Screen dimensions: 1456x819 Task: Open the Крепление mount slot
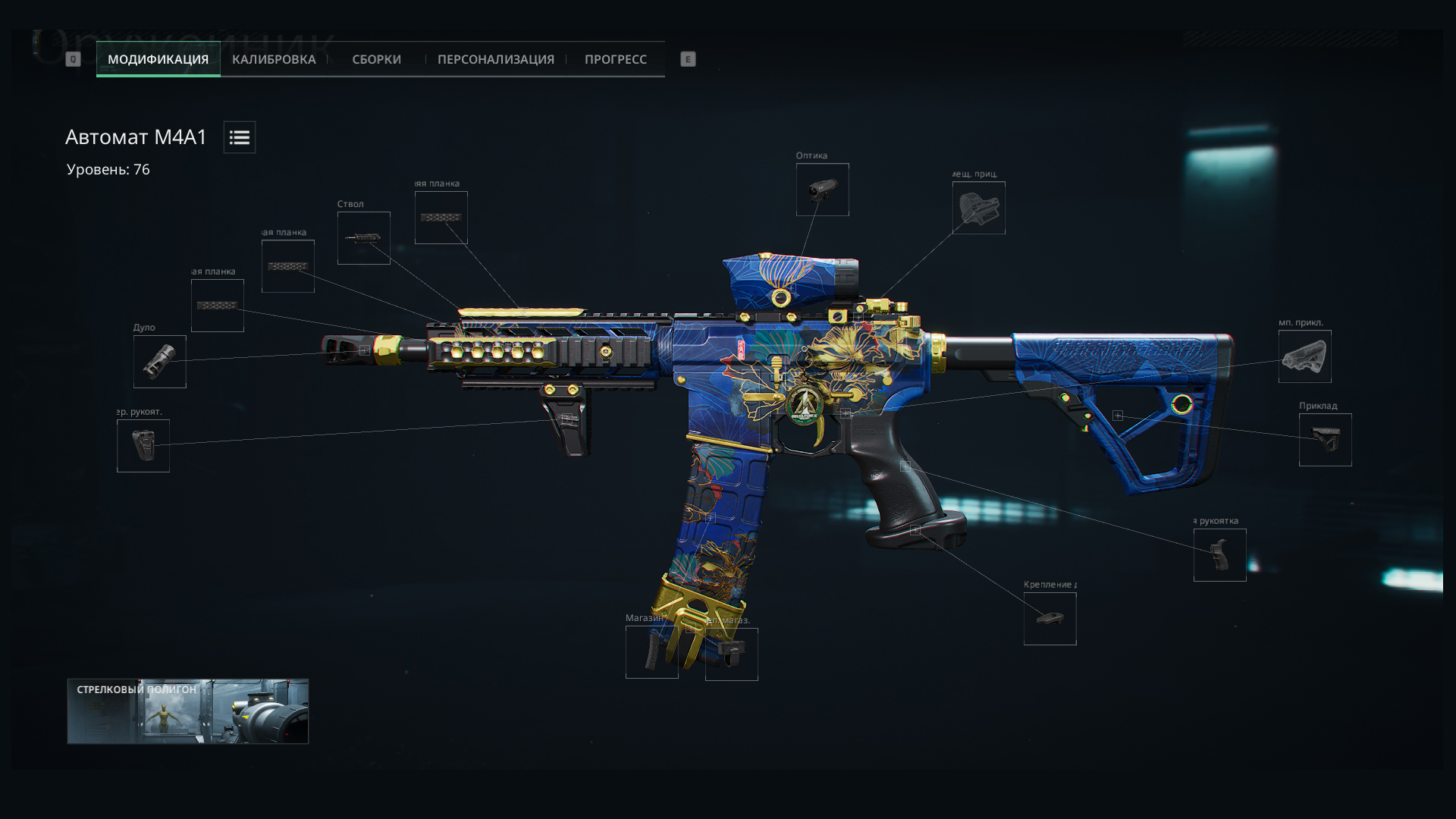[1050, 619]
